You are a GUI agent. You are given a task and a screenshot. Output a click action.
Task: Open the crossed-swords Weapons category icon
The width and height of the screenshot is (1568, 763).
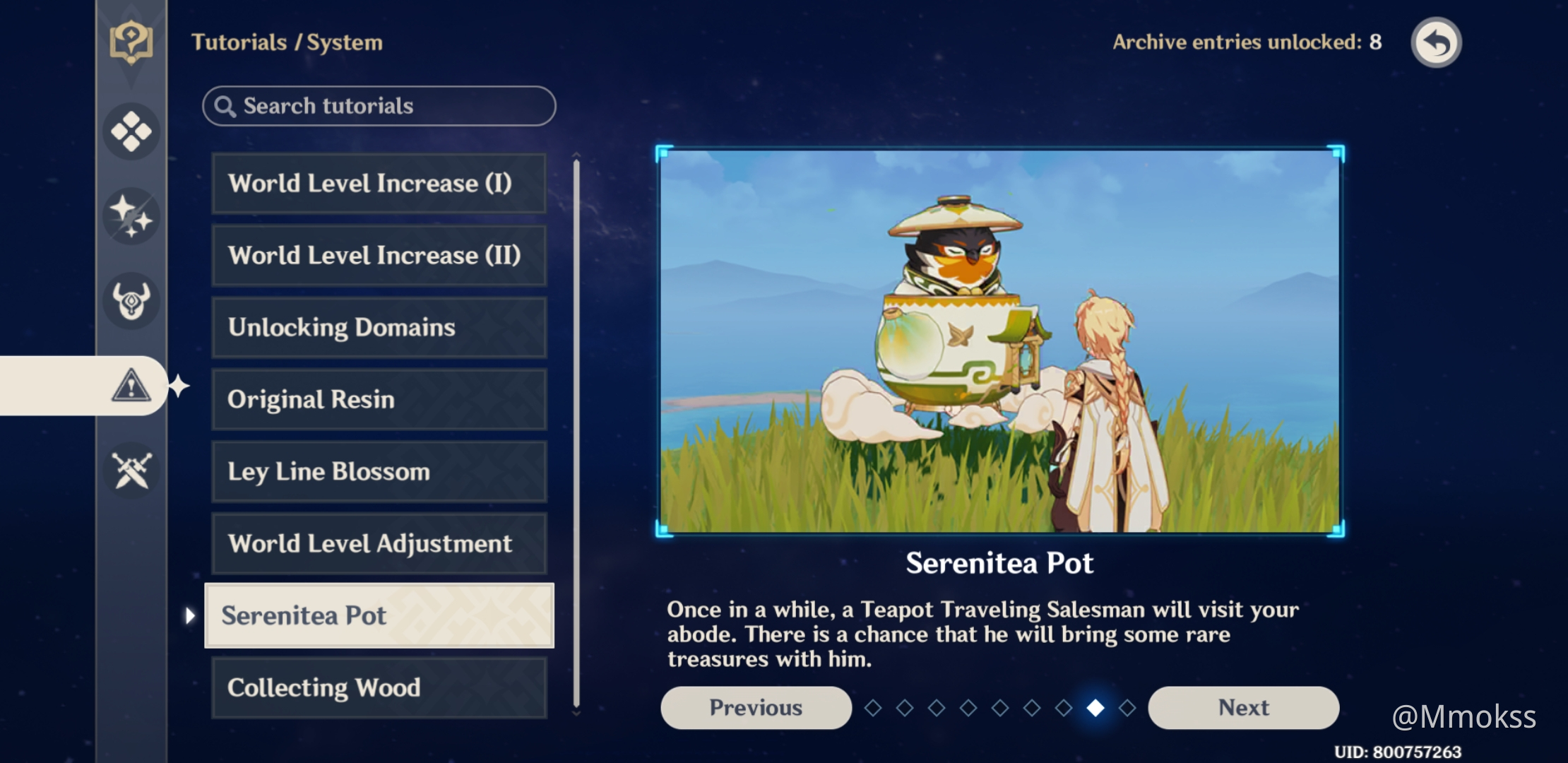click(x=131, y=471)
